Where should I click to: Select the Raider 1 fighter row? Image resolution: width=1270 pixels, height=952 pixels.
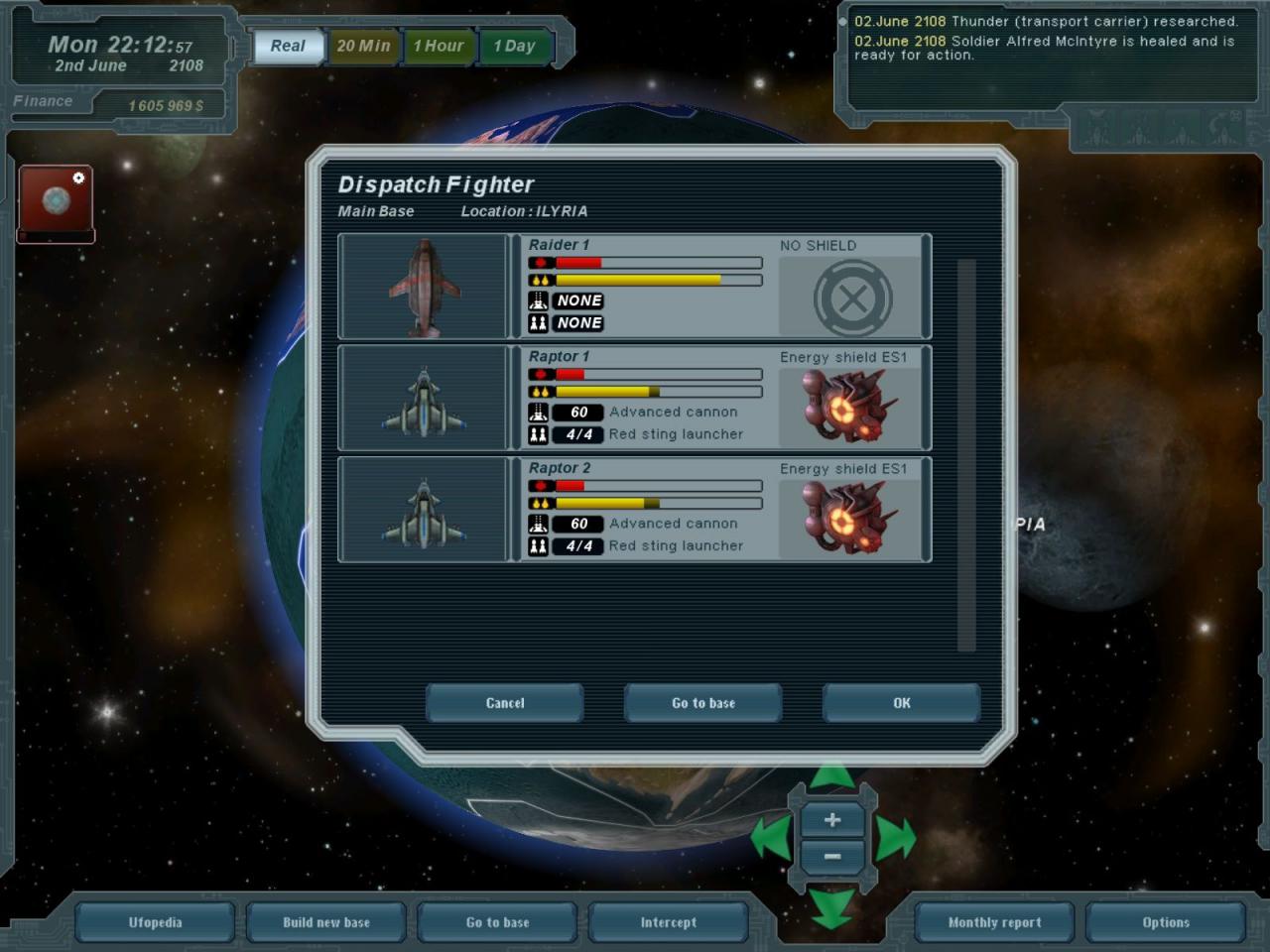tap(634, 287)
